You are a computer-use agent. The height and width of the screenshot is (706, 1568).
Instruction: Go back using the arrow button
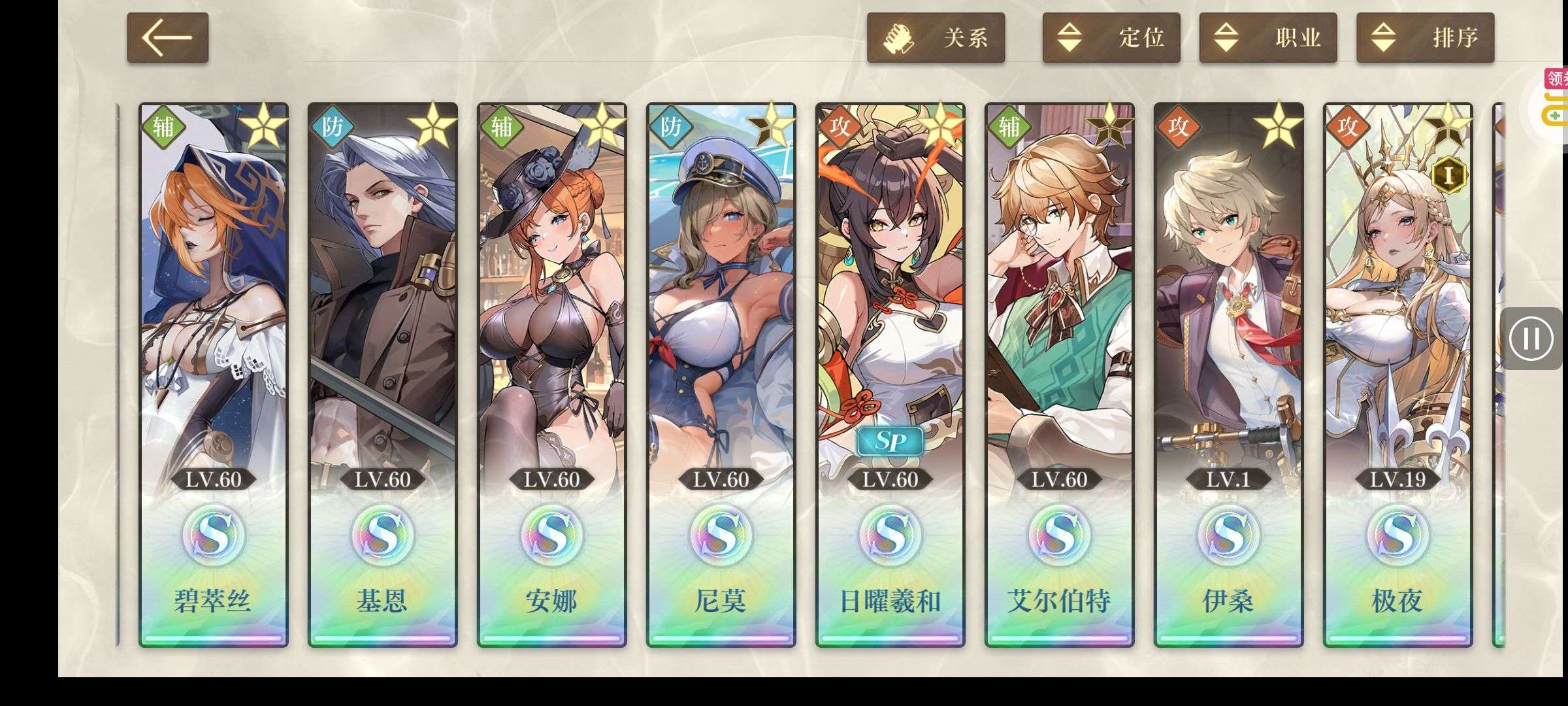point(167,38)
